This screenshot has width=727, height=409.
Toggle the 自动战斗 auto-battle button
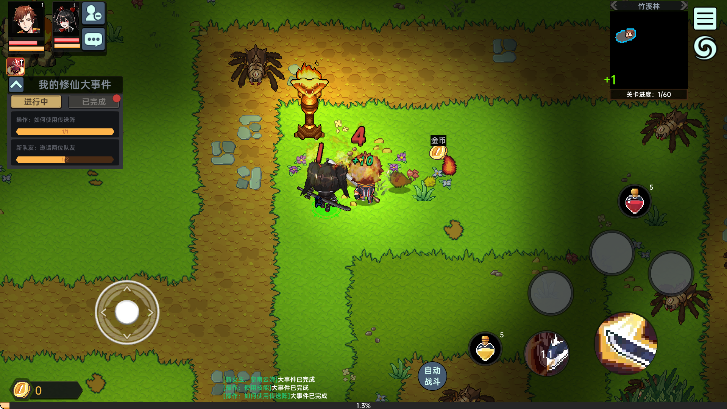click(x=432, y=375)
